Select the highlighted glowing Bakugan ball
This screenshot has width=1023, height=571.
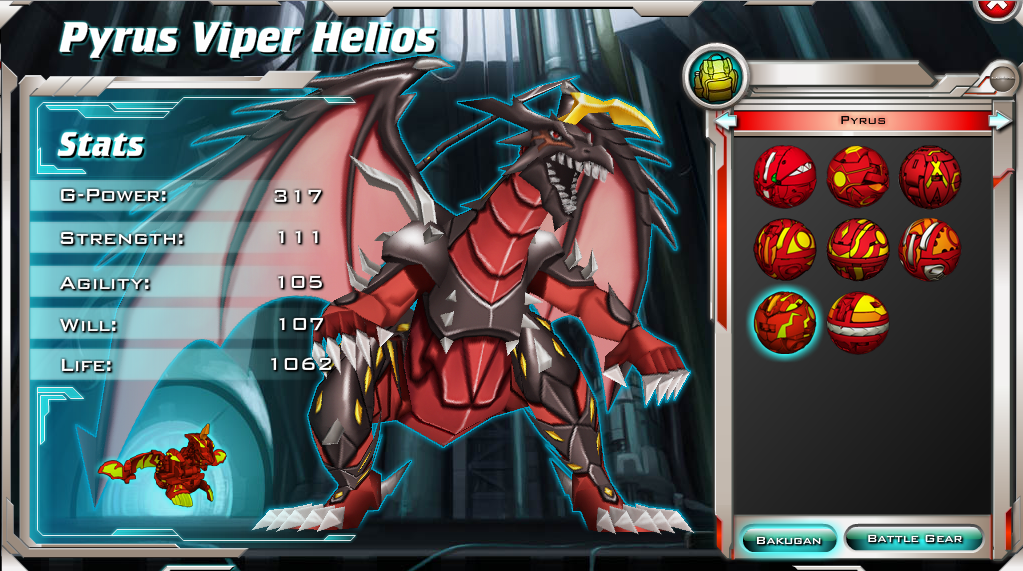(x=785, y=322)
